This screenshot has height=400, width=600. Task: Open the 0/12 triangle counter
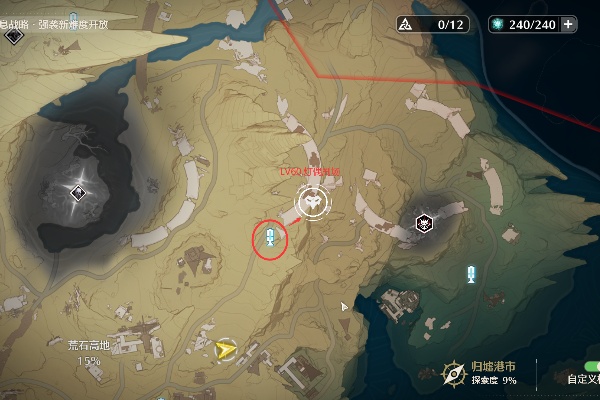434,24
